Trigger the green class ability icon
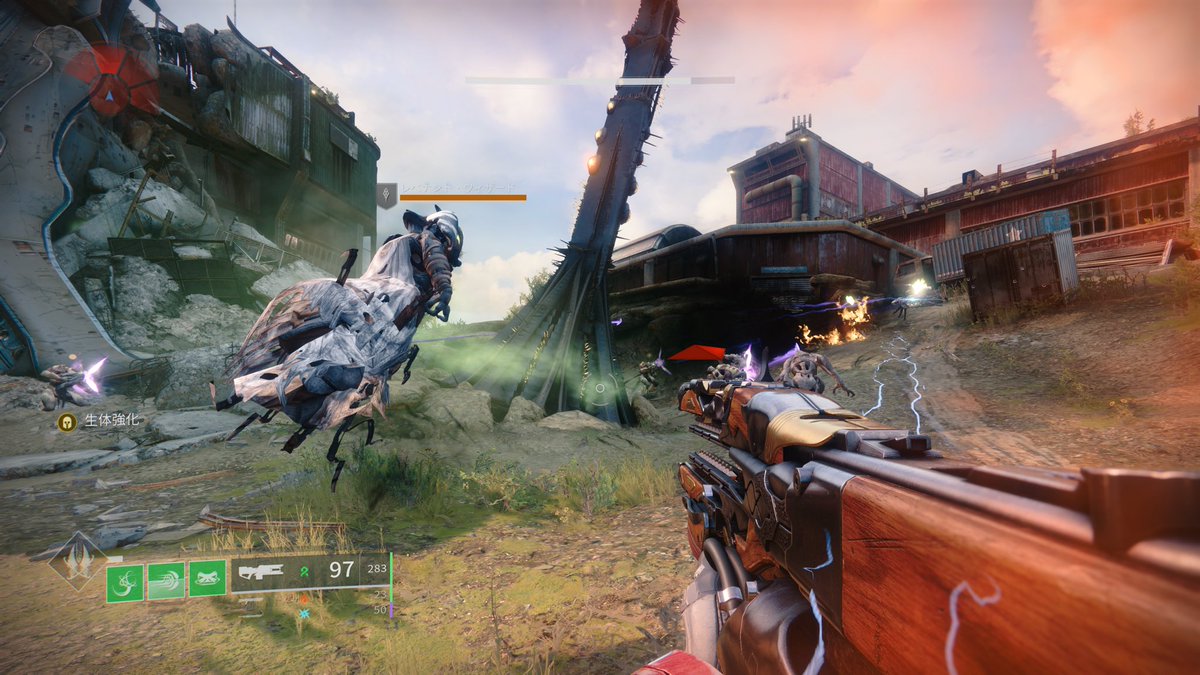 207,580
